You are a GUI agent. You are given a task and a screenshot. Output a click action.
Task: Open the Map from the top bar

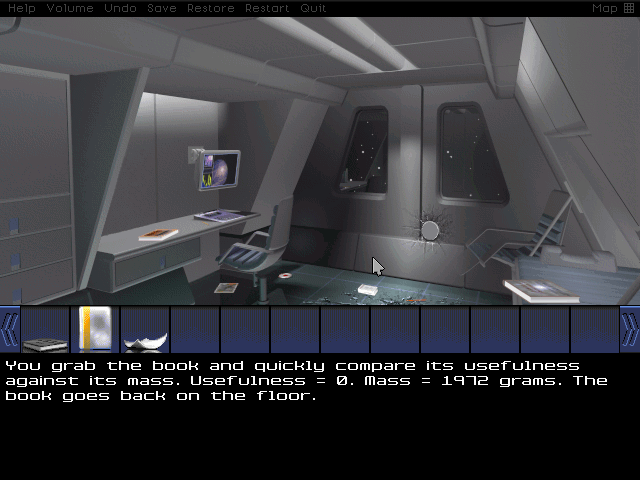612,8
